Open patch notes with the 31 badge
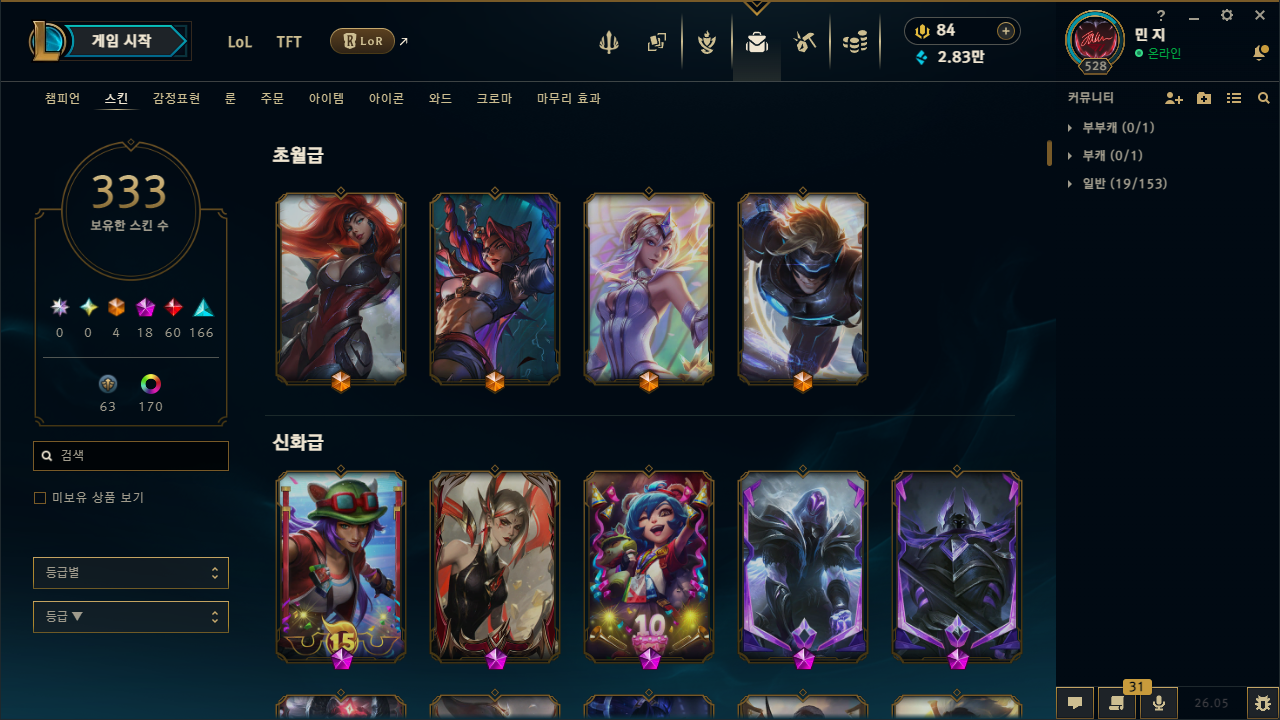Image resolution: width=1280 pixels, height=720 pixels. click(x=1117, y=702)
